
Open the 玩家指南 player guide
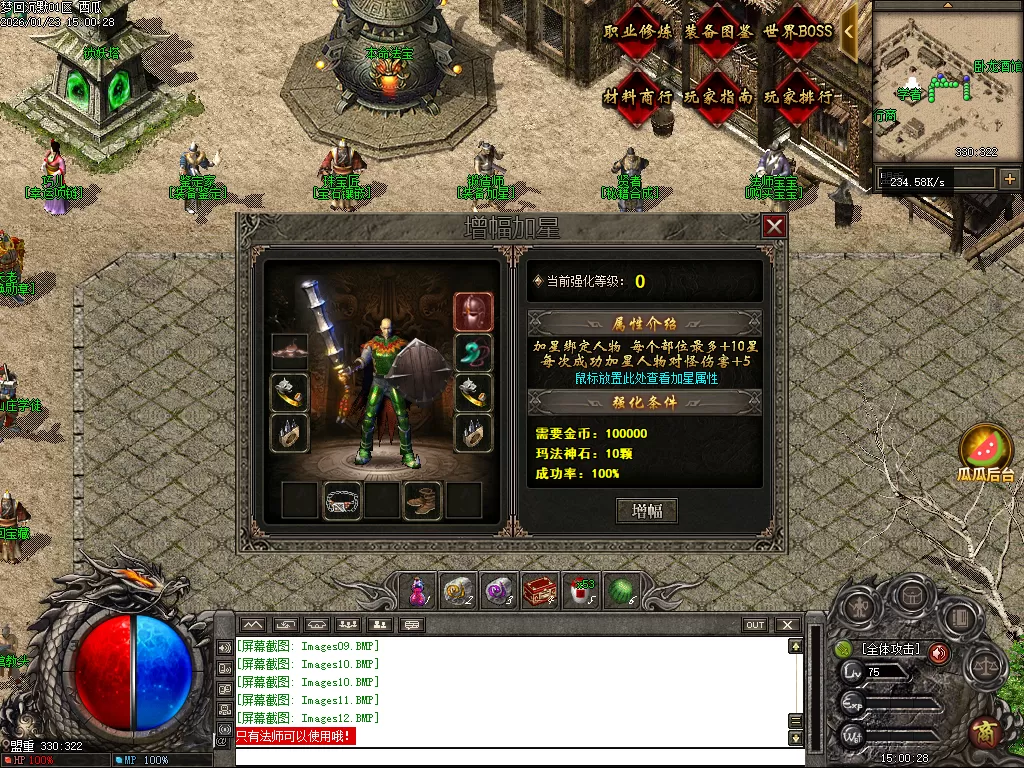point(717,97)
